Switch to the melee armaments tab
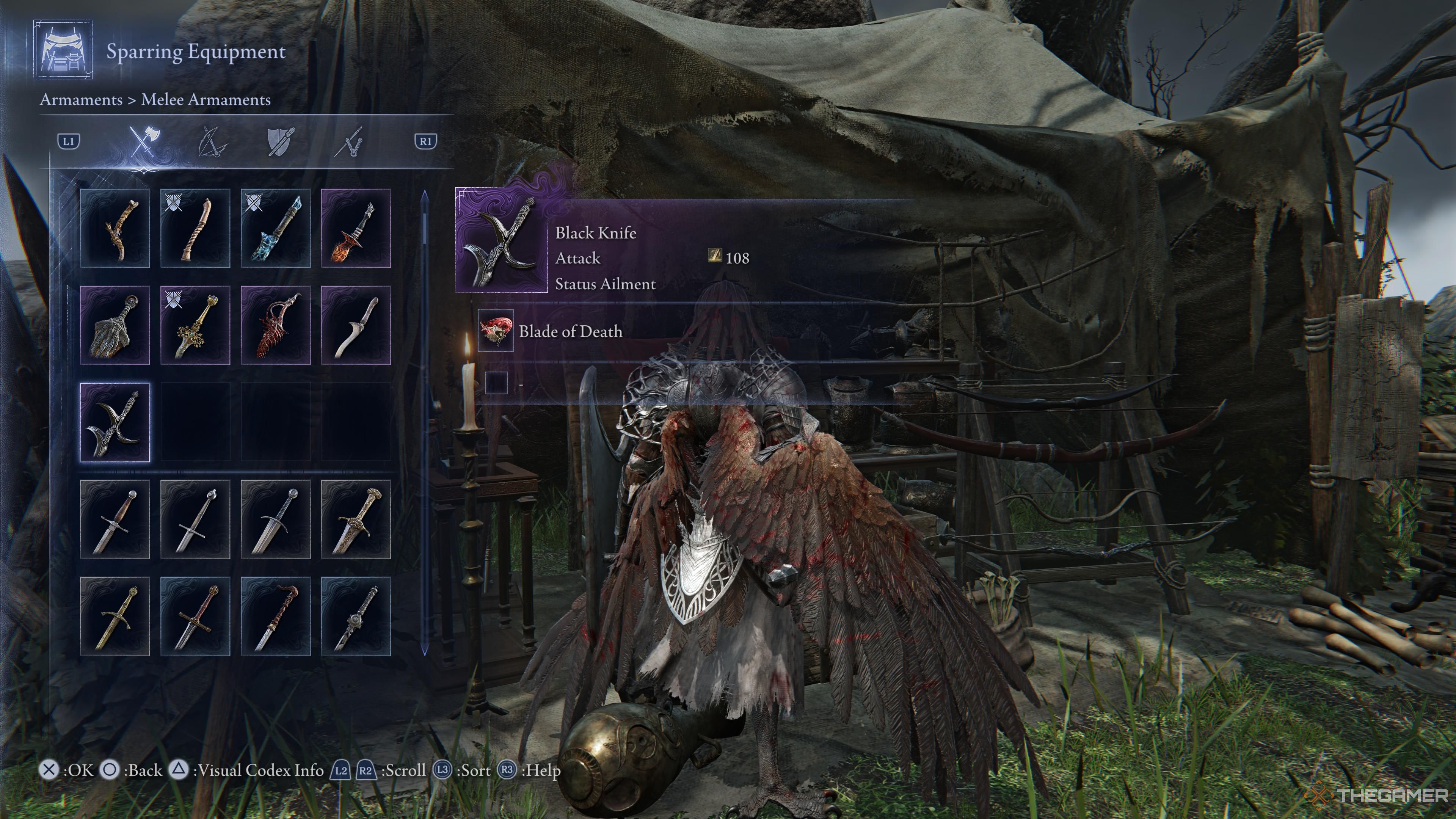1456x819 pixels. click(145, 141)
